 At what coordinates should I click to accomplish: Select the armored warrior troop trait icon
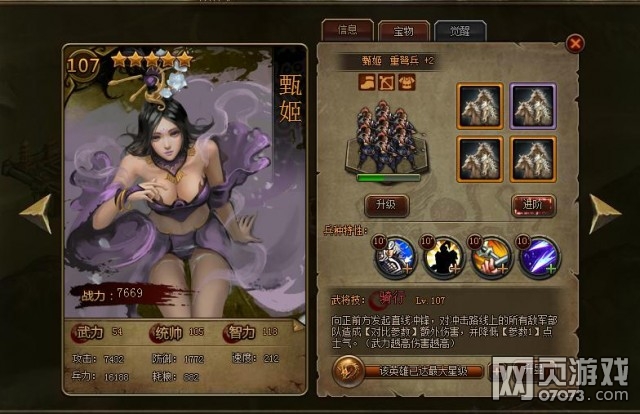tap(392, 257)
